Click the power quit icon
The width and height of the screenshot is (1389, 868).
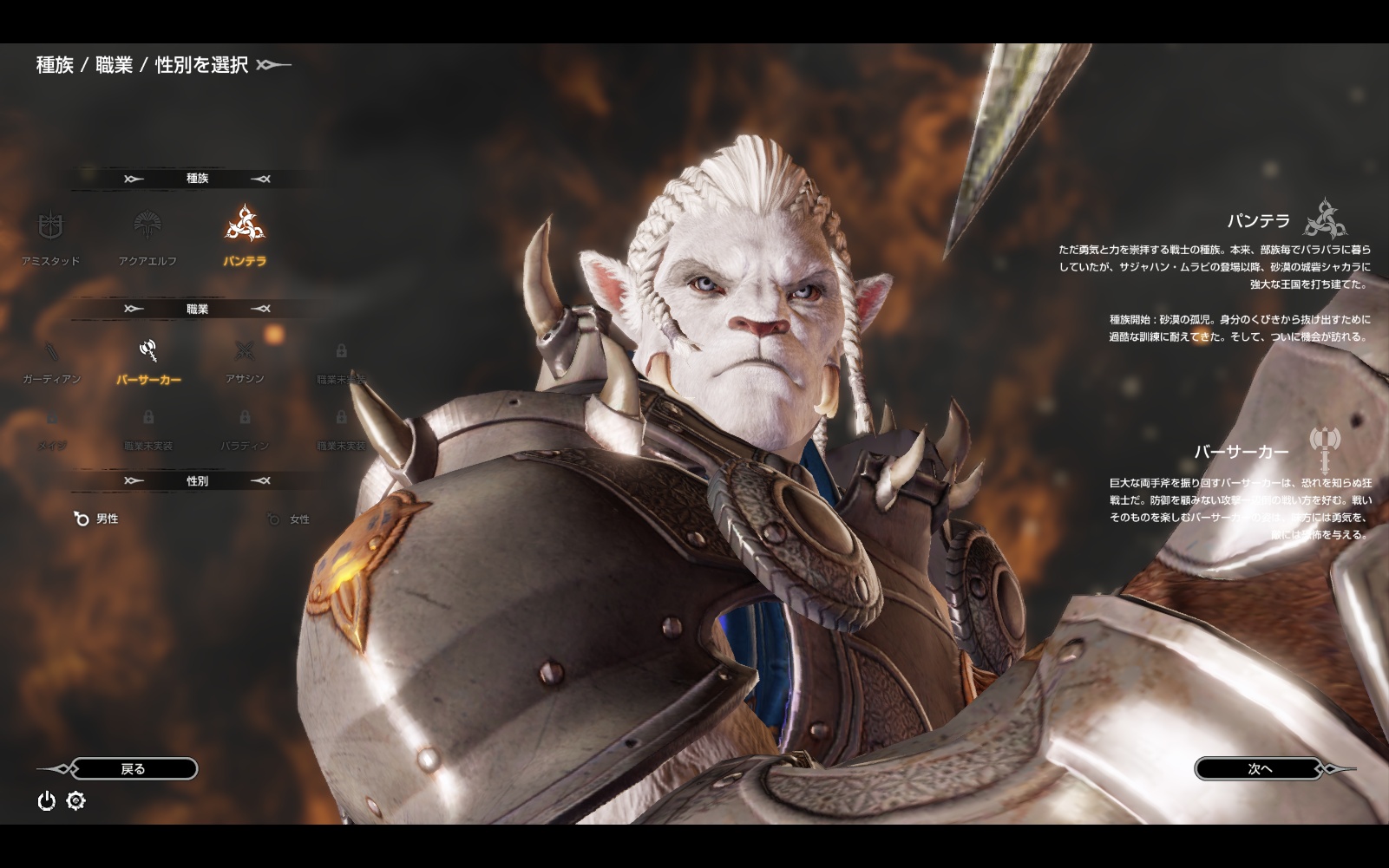coord(47,801)
